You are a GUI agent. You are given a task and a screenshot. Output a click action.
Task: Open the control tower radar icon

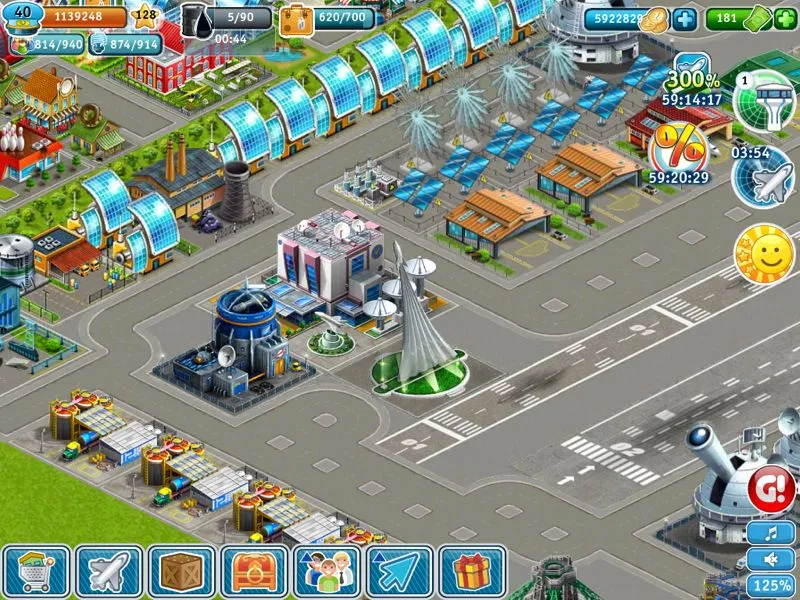click(x=764, y=100)
